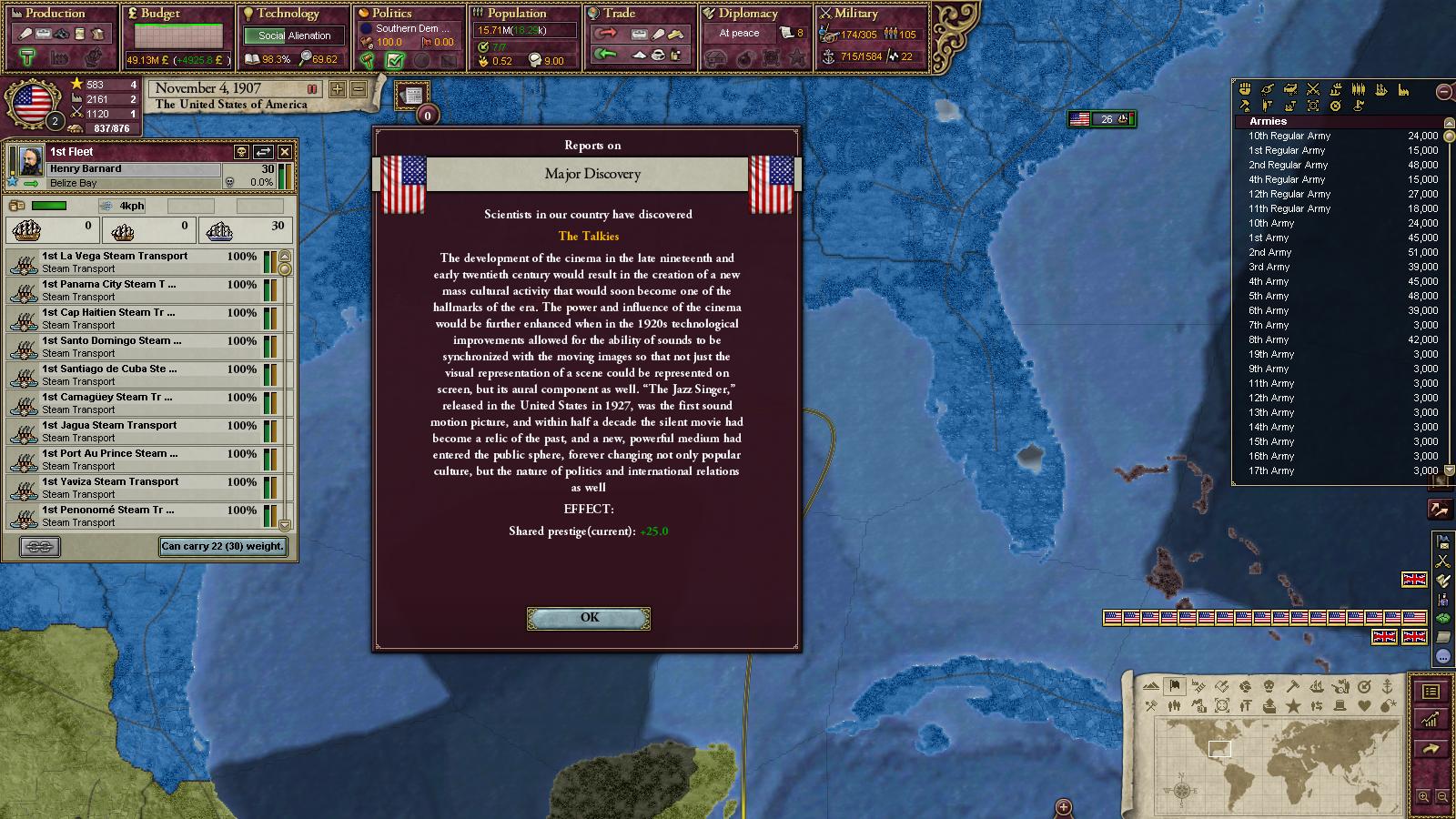Open the Politics panel
The width and height of the screenshot is (1456, 819).
[391, 14]
